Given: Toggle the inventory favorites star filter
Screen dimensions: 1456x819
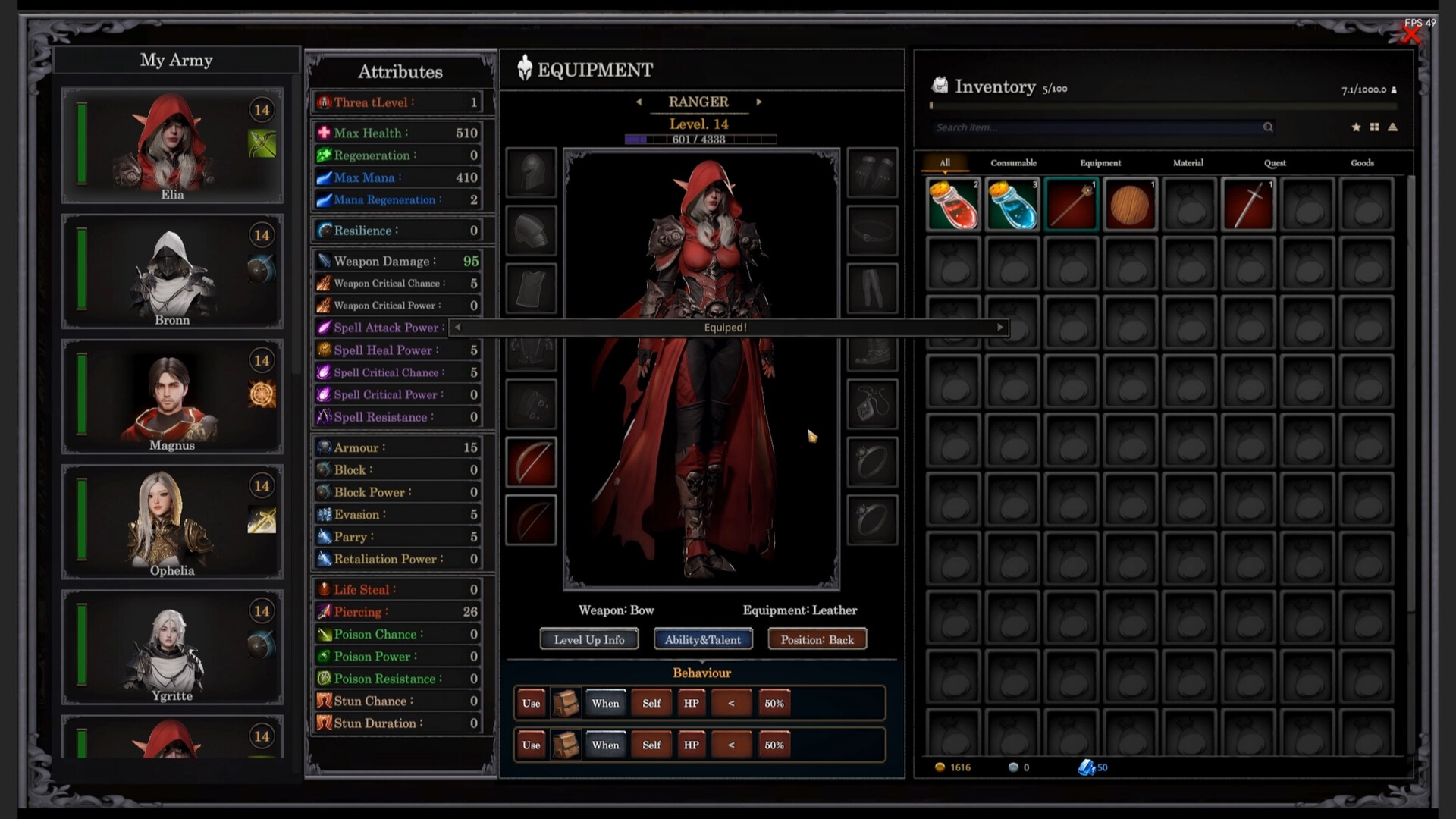Looking at the screenshot, I should pos(1356,127).
